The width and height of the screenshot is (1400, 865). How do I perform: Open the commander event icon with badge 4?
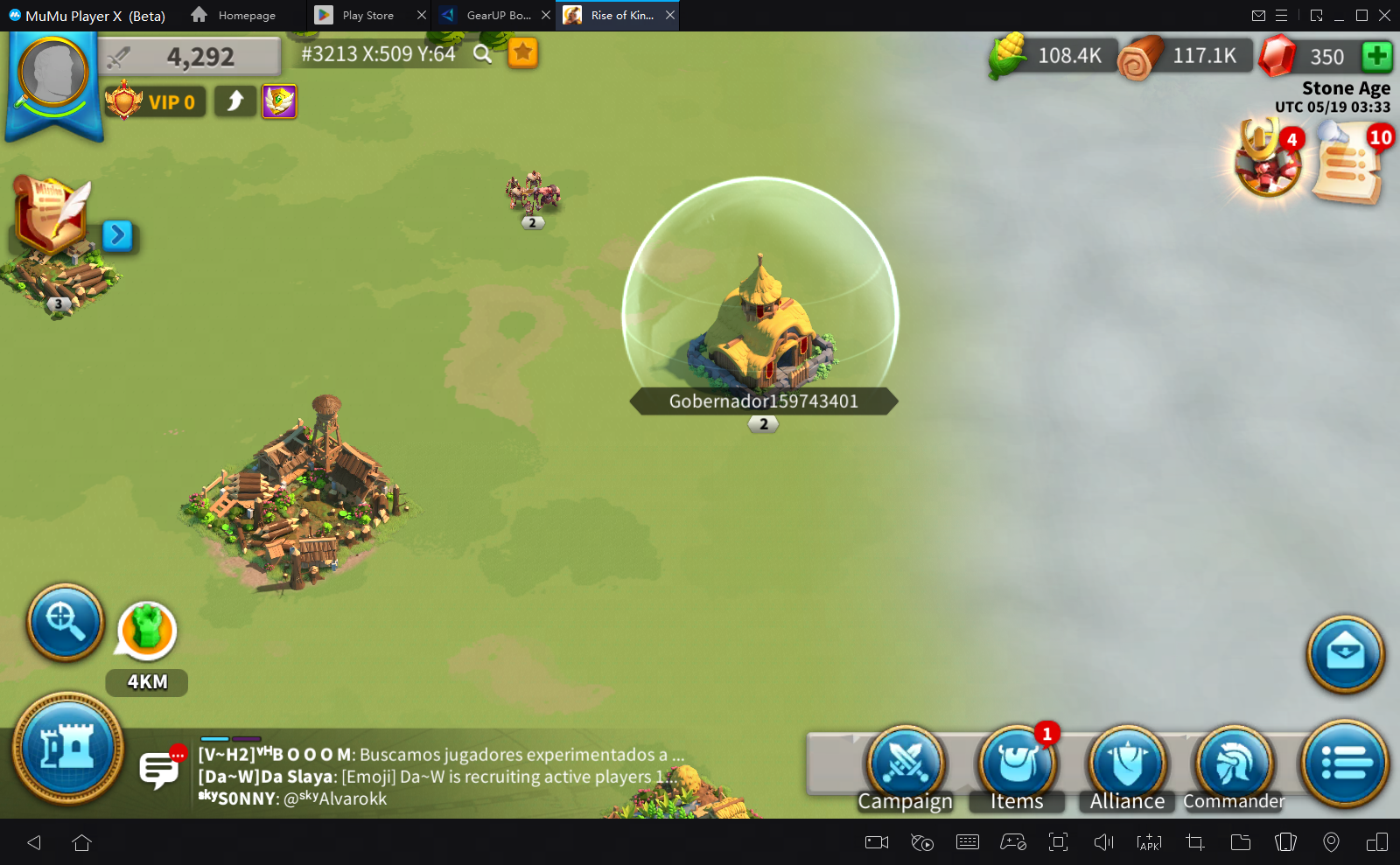[x=1266, y=159]
